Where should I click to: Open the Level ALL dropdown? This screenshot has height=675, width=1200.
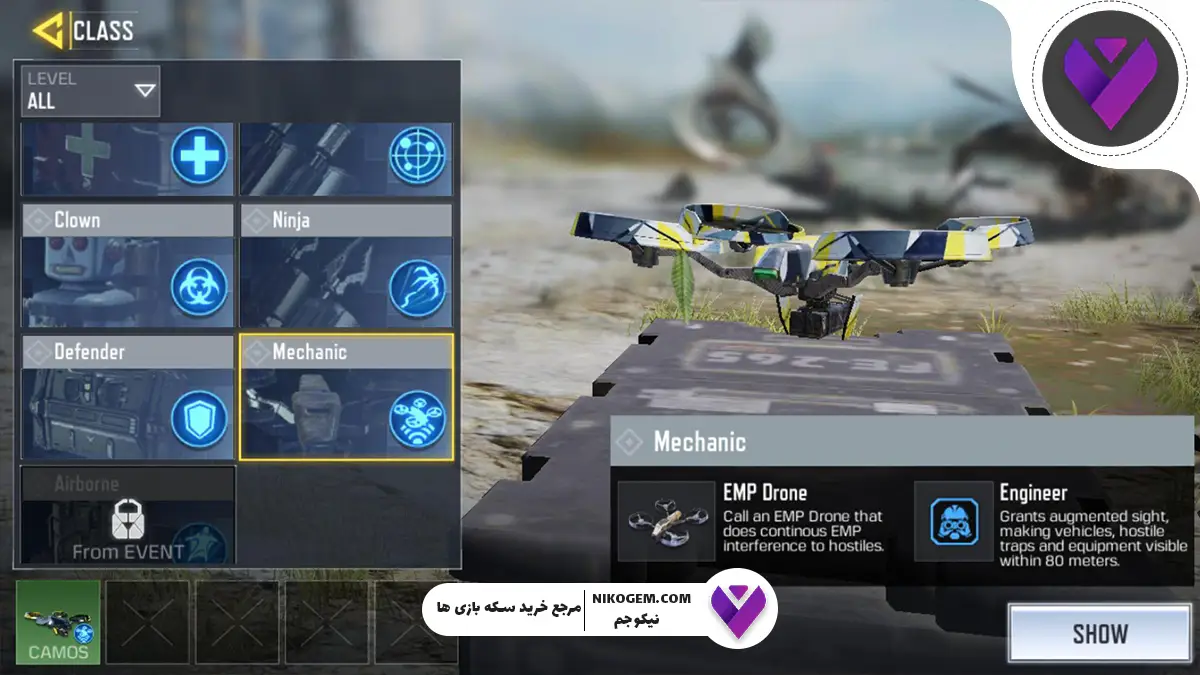click(91, 92)
